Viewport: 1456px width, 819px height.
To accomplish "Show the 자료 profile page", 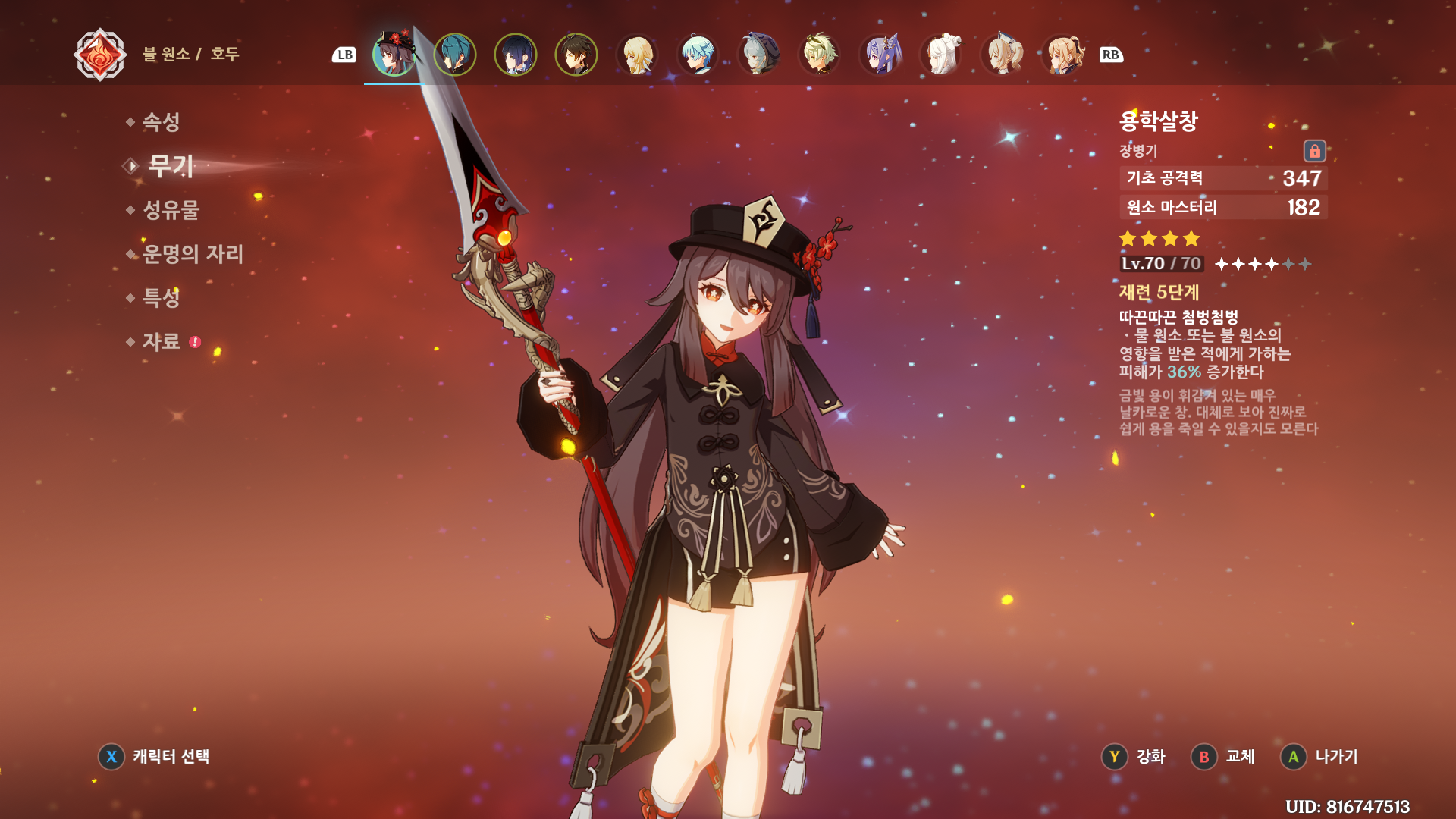I will [x=161, y=342].
